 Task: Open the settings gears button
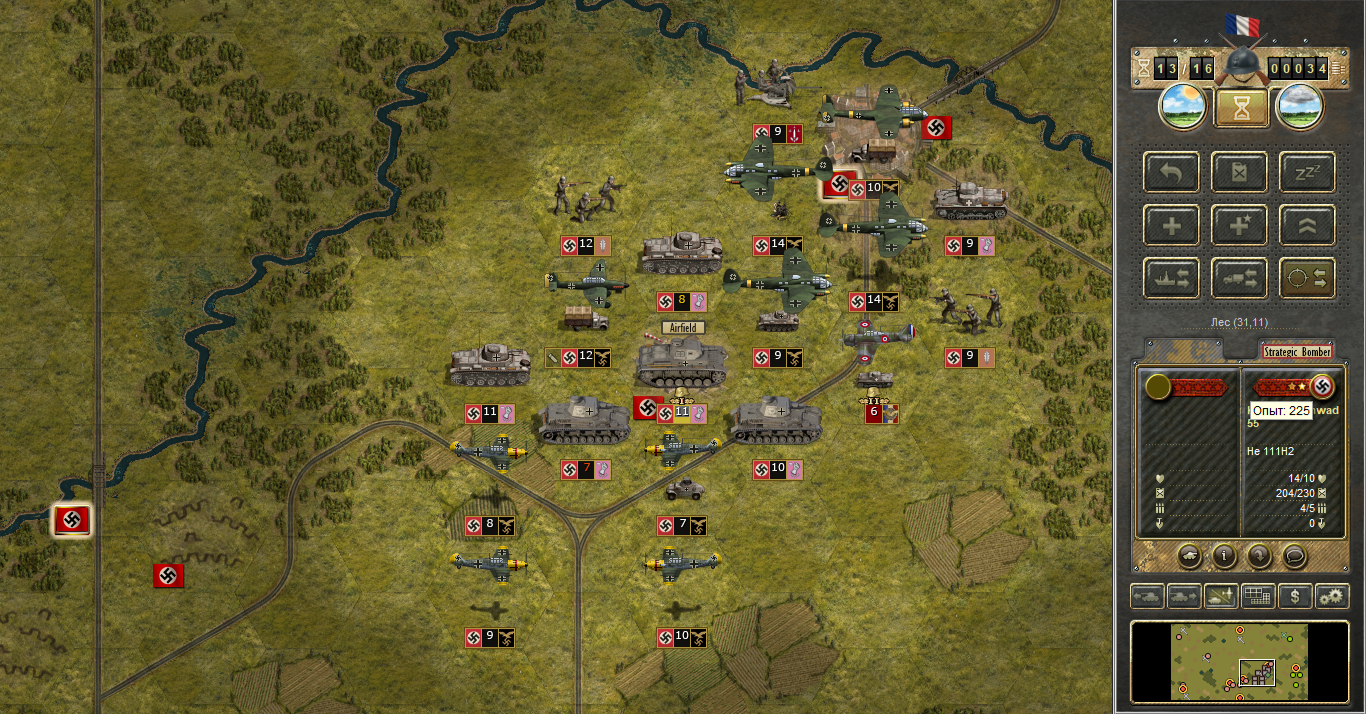point(1332,597)
